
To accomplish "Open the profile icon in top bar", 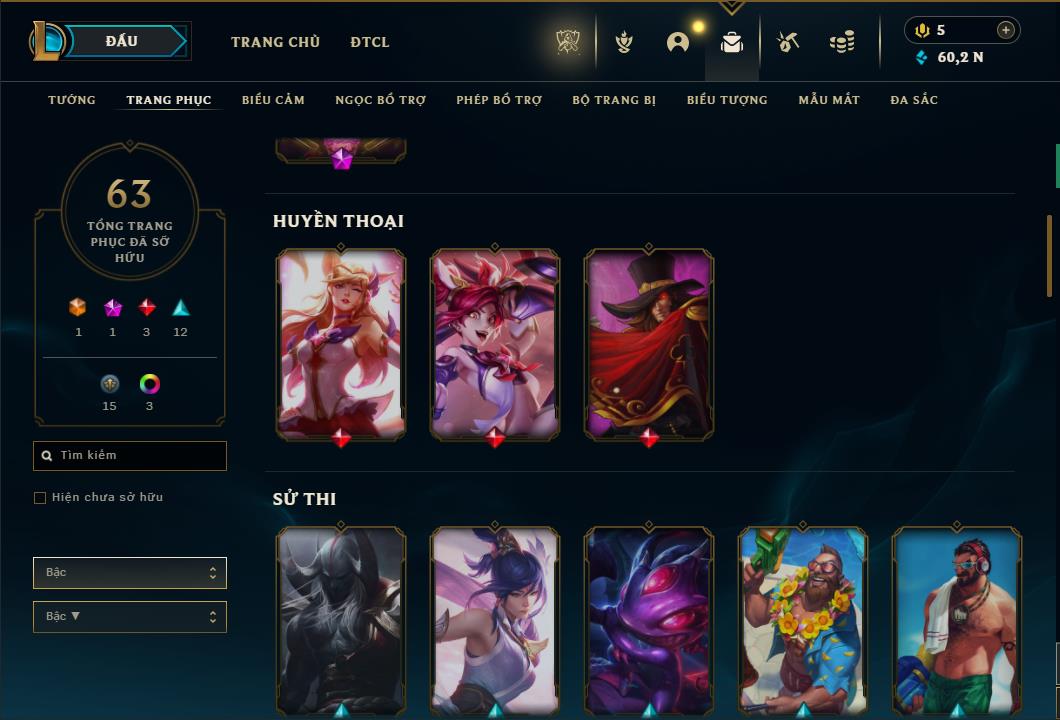I will pos(678,42).
